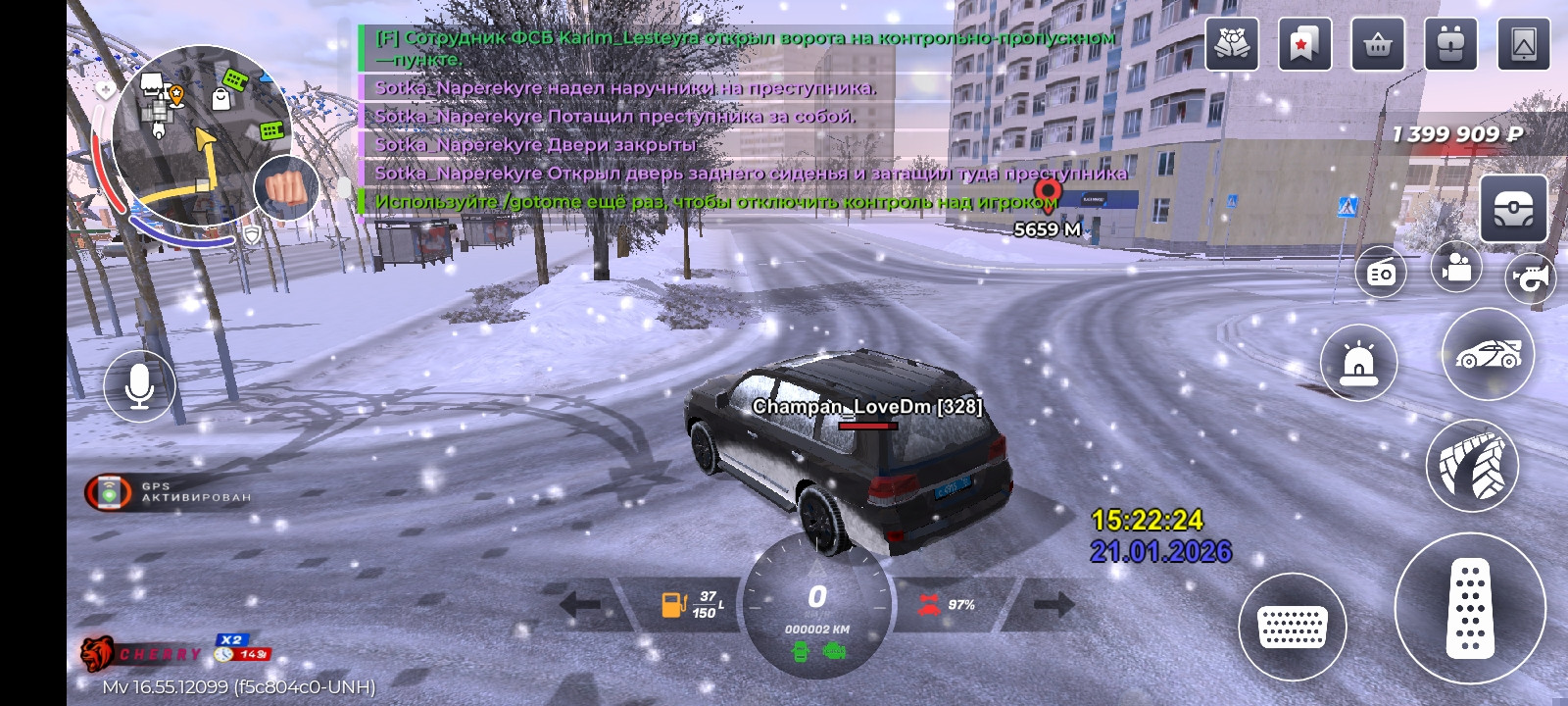
Task: Open the backpack inventory
Action: 1450,44
